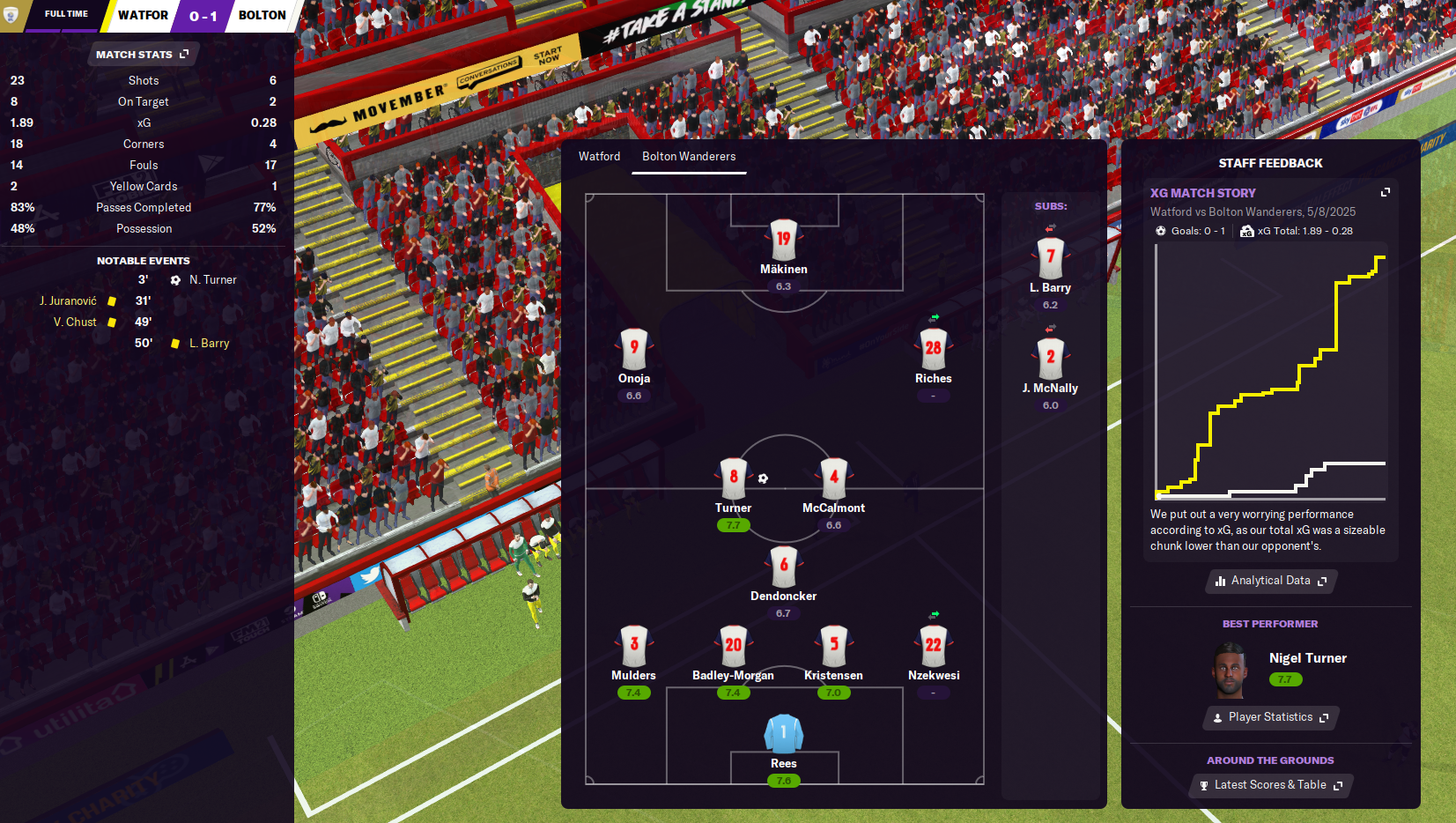This screenshot has height=823, width=1456.
Task: Click Riches' number 28 shirt
Action: coord(933,349)
